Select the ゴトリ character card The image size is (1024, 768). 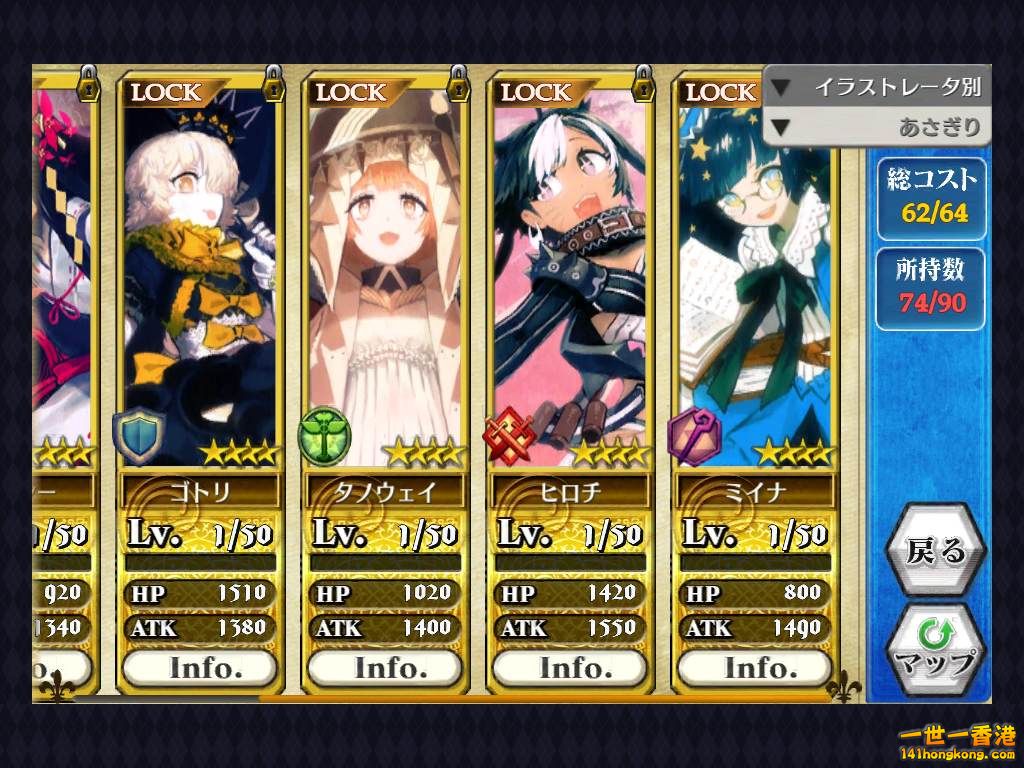(200, 280)
